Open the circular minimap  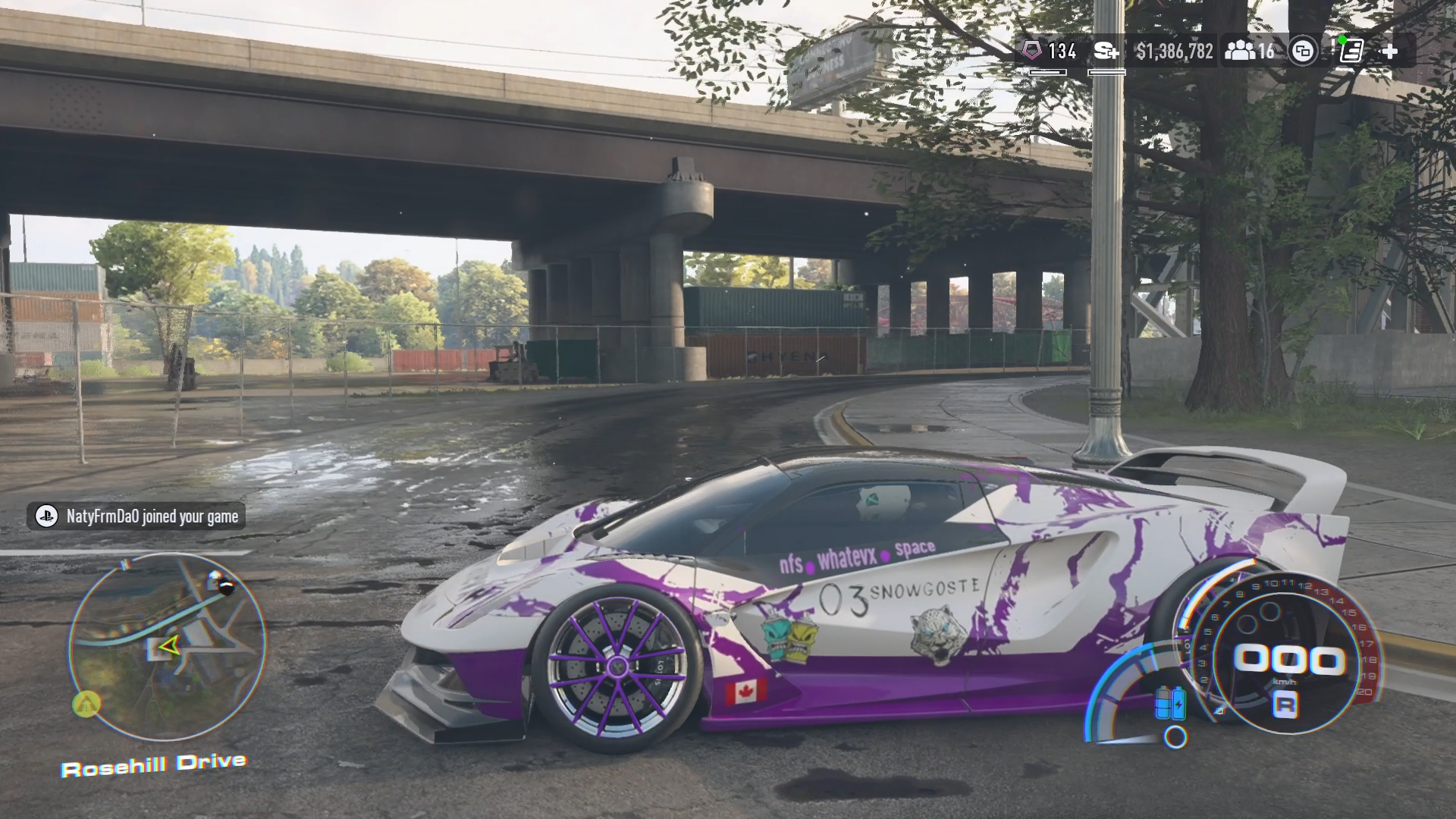(168, 647)
